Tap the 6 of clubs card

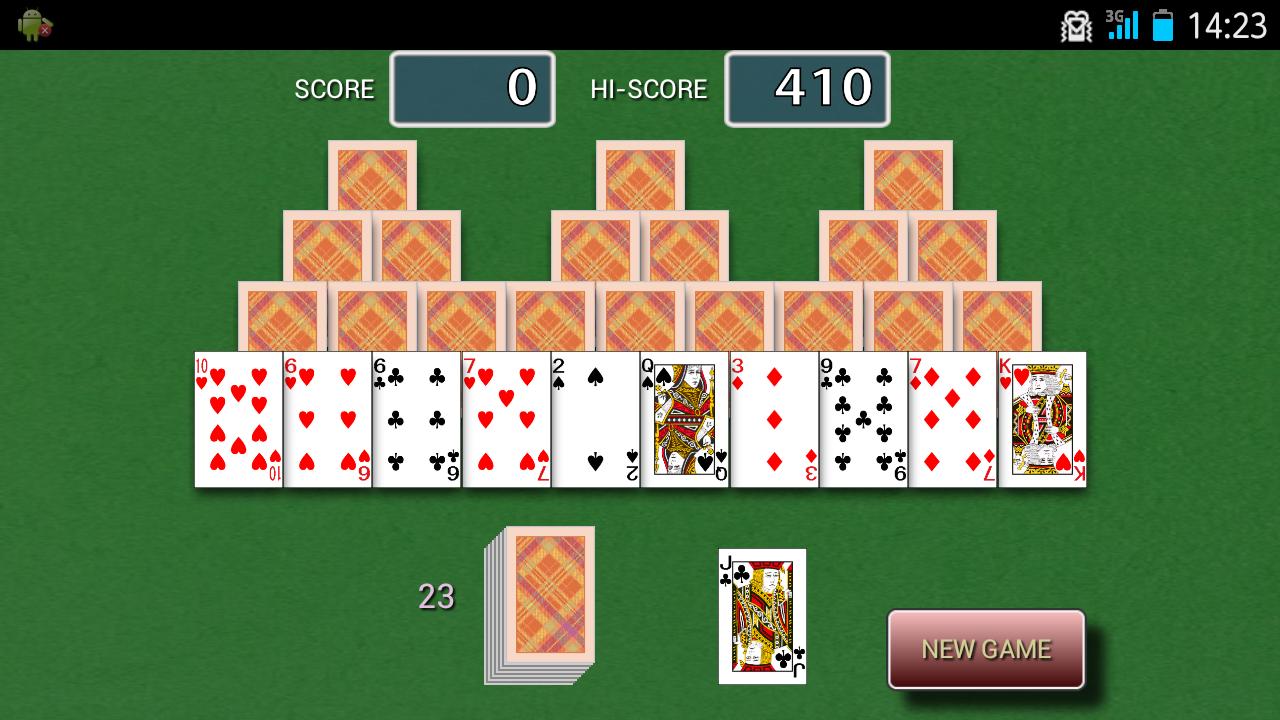[x=417, y=420]
